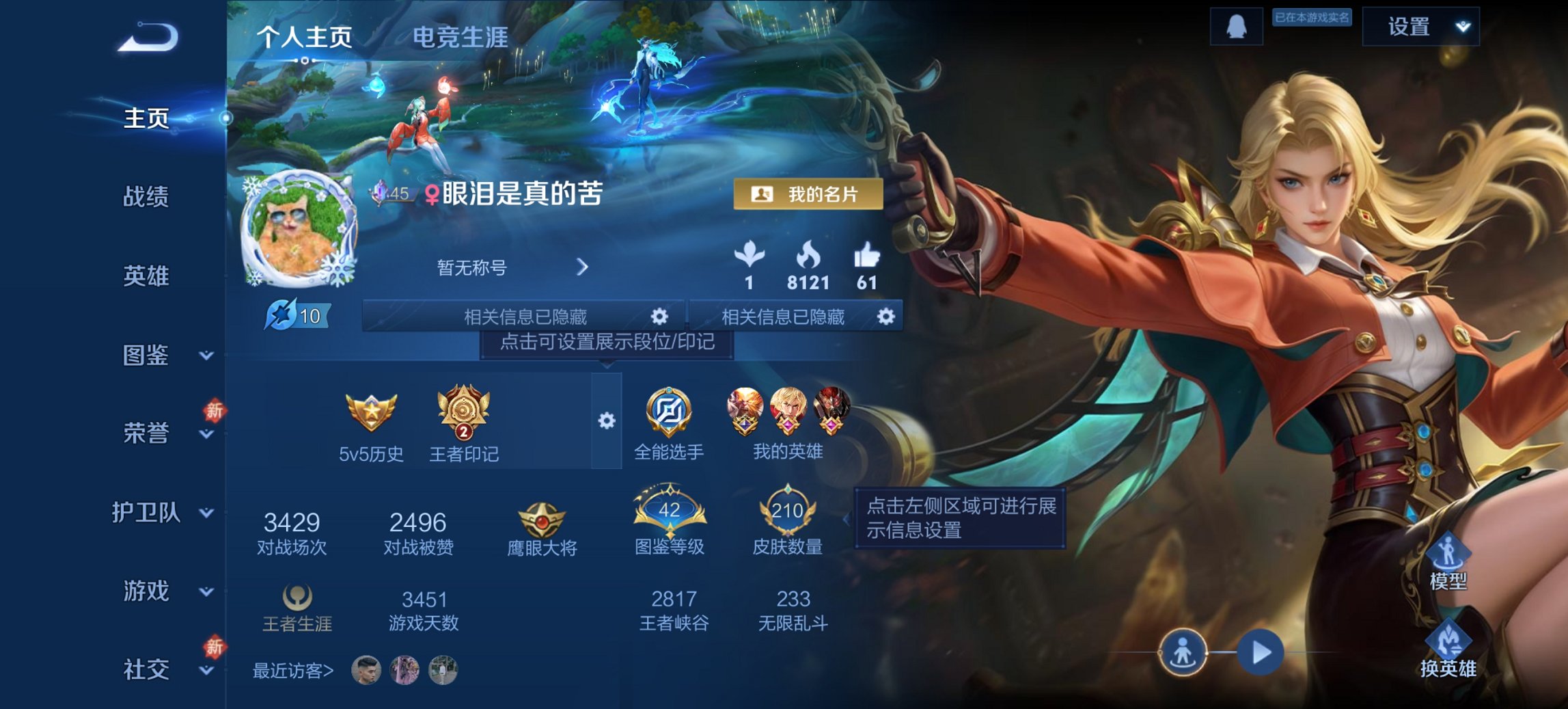This screenshot has height=709, width=1568.
Task: Click the 我的名片 button
Action: 806,193
